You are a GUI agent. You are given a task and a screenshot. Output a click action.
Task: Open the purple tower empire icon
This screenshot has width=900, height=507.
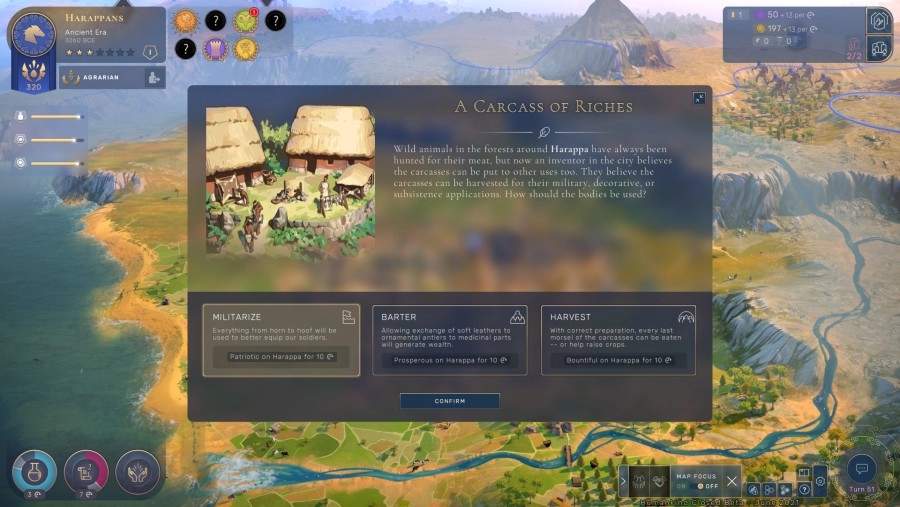216,49
